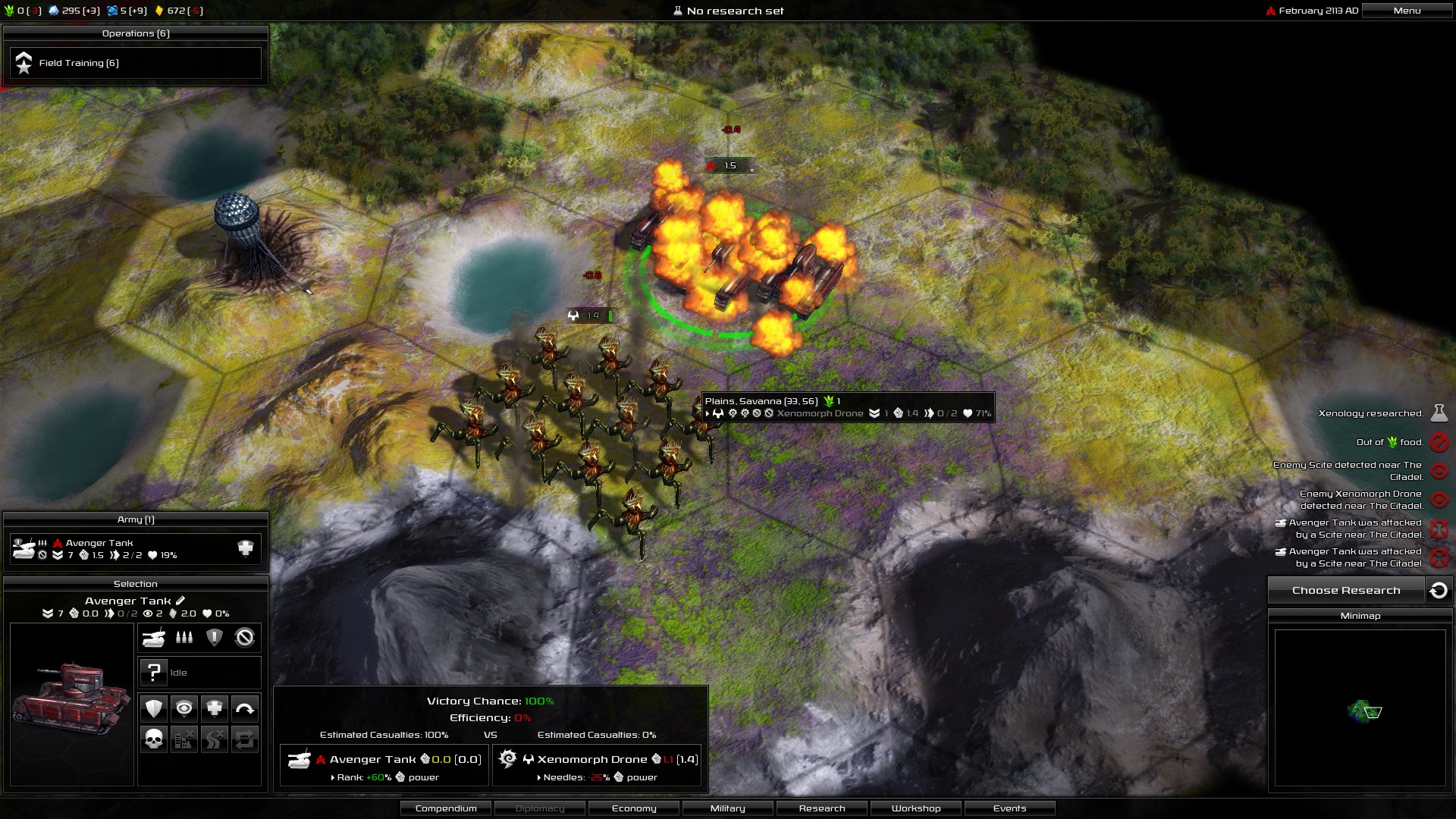Image resolution: width=1456 pixels, height=819 pixels.
Task: Open the Workshop screen
Action: [x=916, y=808]
